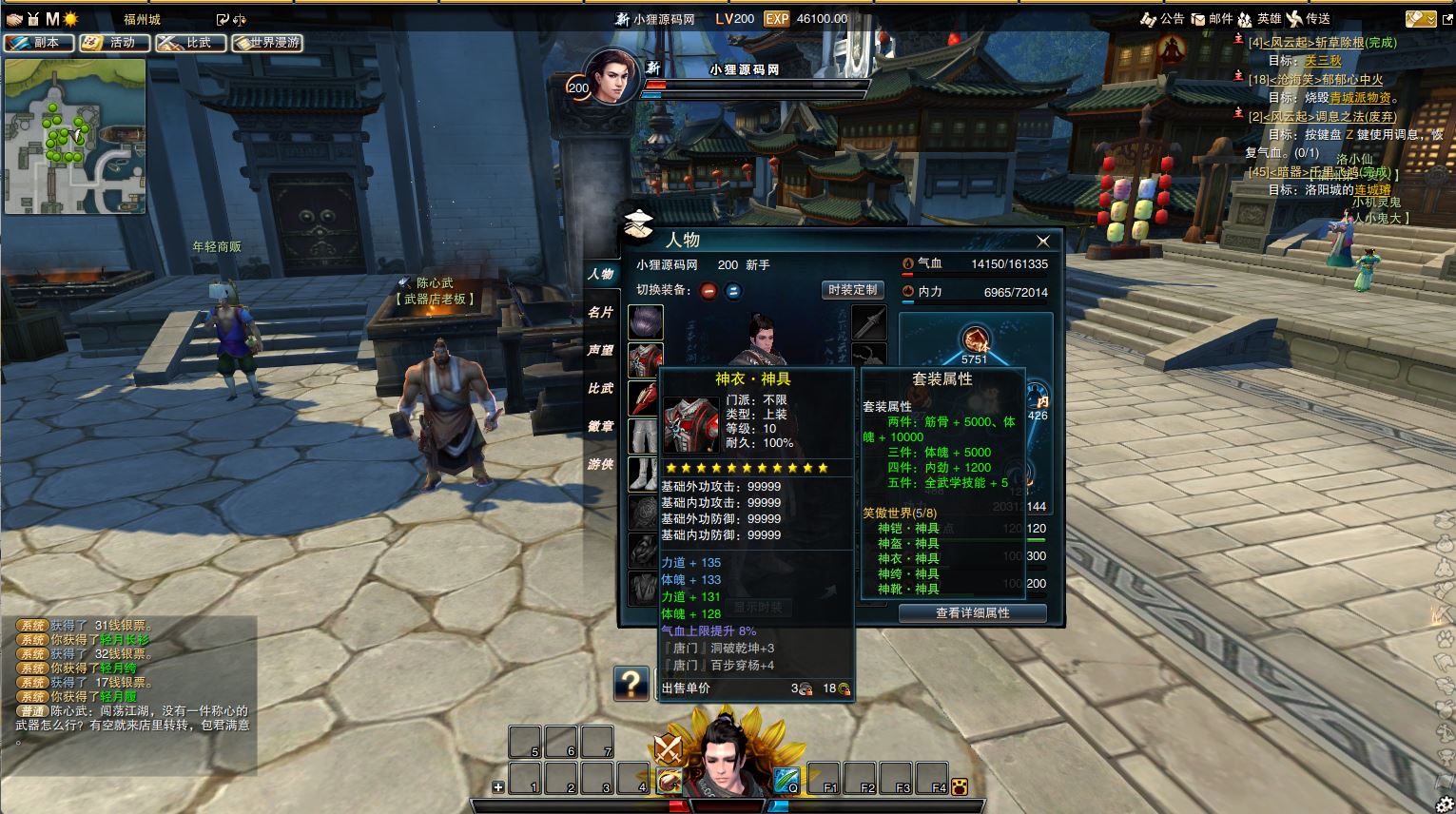Click the minimap of 福州城
Viewport: 1456px width, 814px height.
coord(75,136)
